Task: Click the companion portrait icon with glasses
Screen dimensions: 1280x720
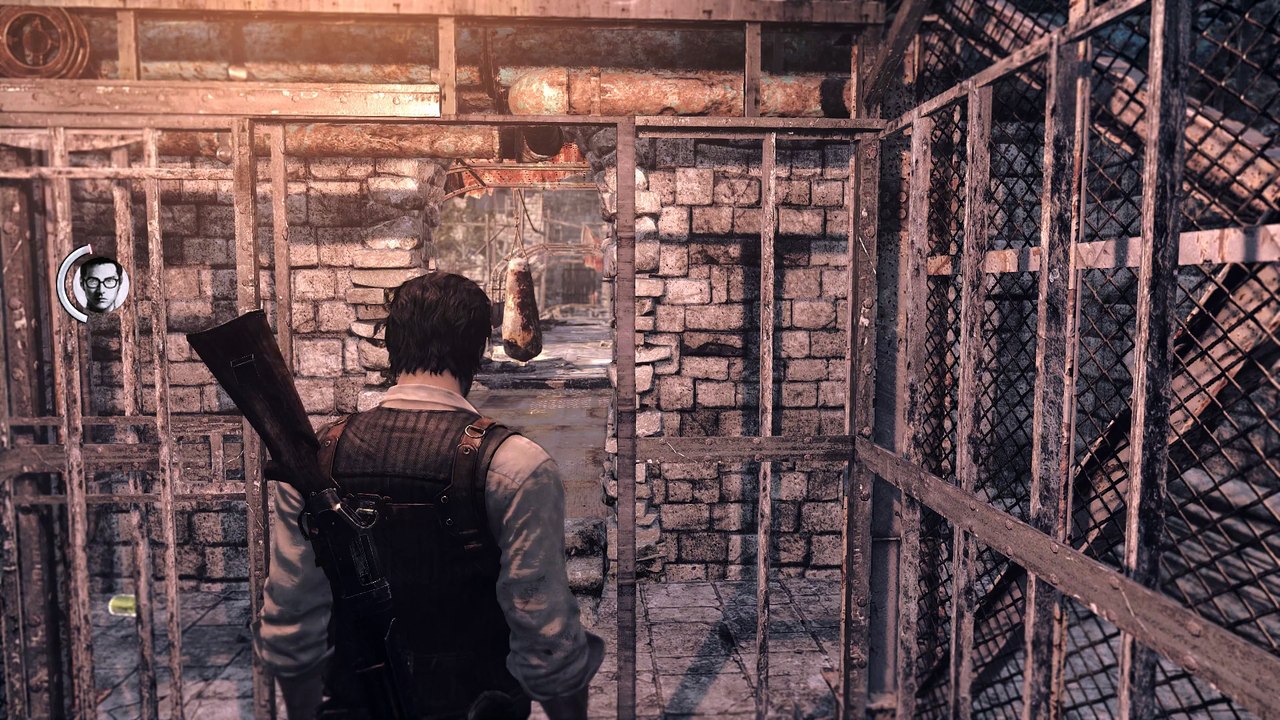Action: 100,283
